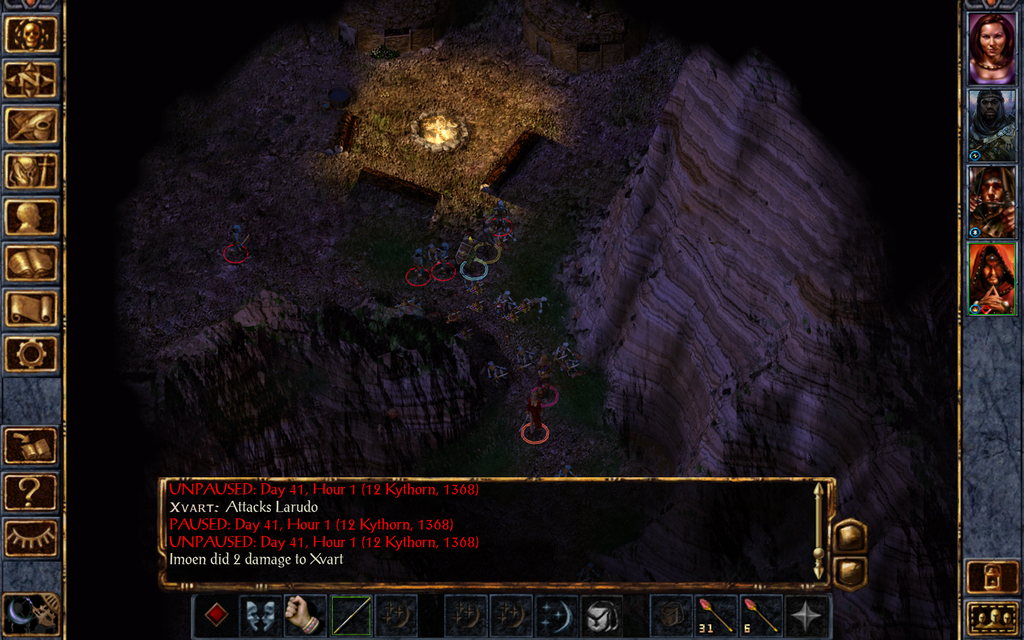Open the mage spellbook

click(x=30, y=263)
